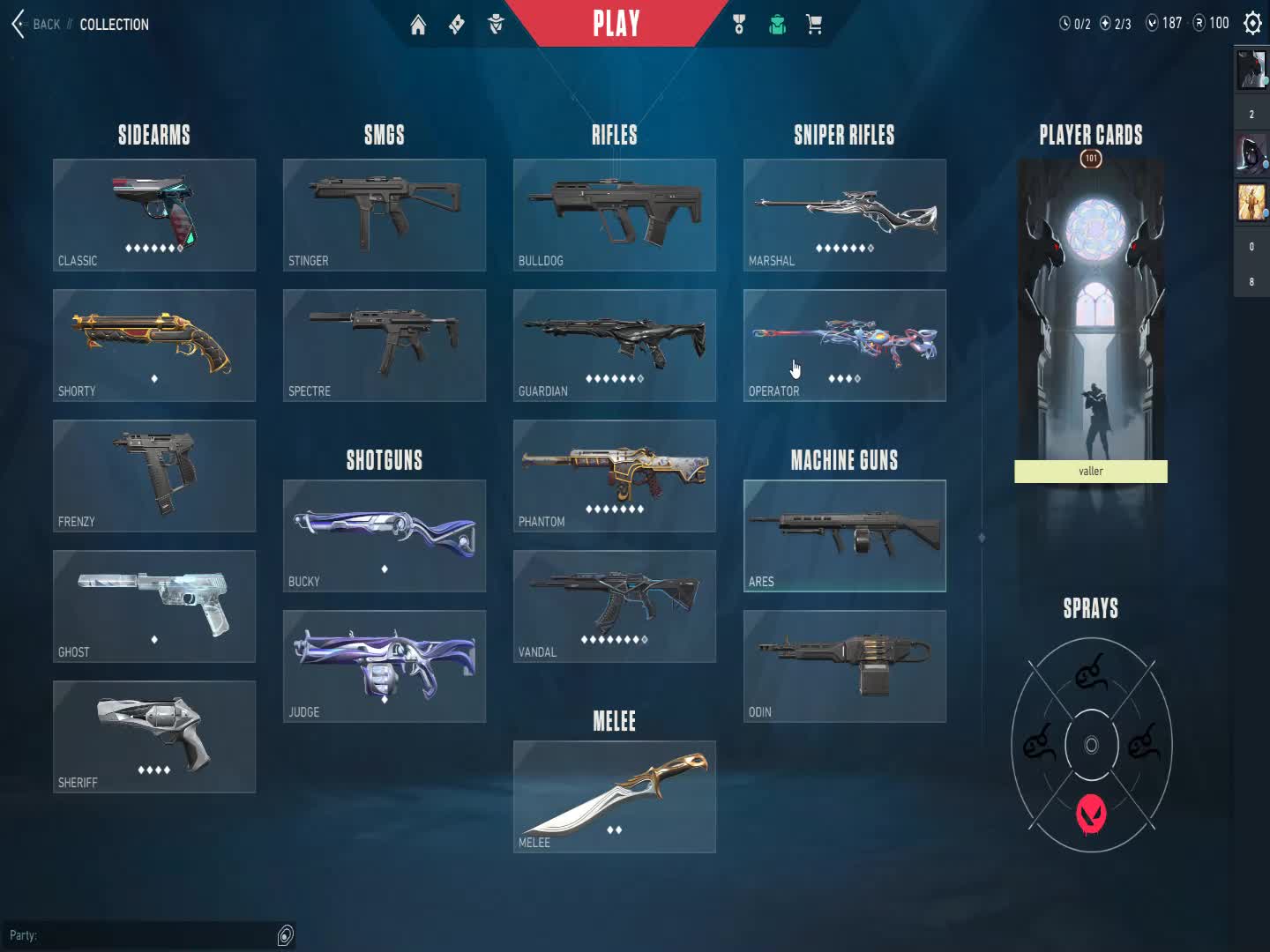This screenshot has height=952, width=1270.
Task: Go back from the Collection screen
Action: [x=35, y=24]
